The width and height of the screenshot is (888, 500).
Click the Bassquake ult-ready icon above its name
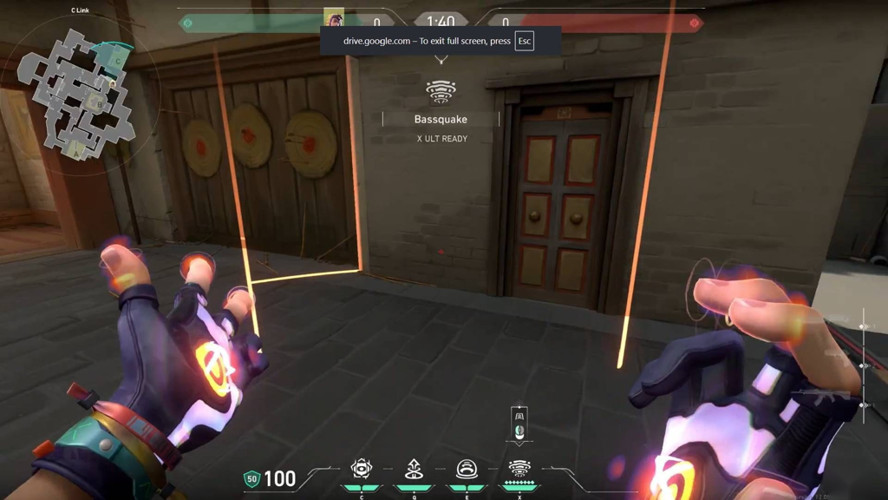coord(441,92)
